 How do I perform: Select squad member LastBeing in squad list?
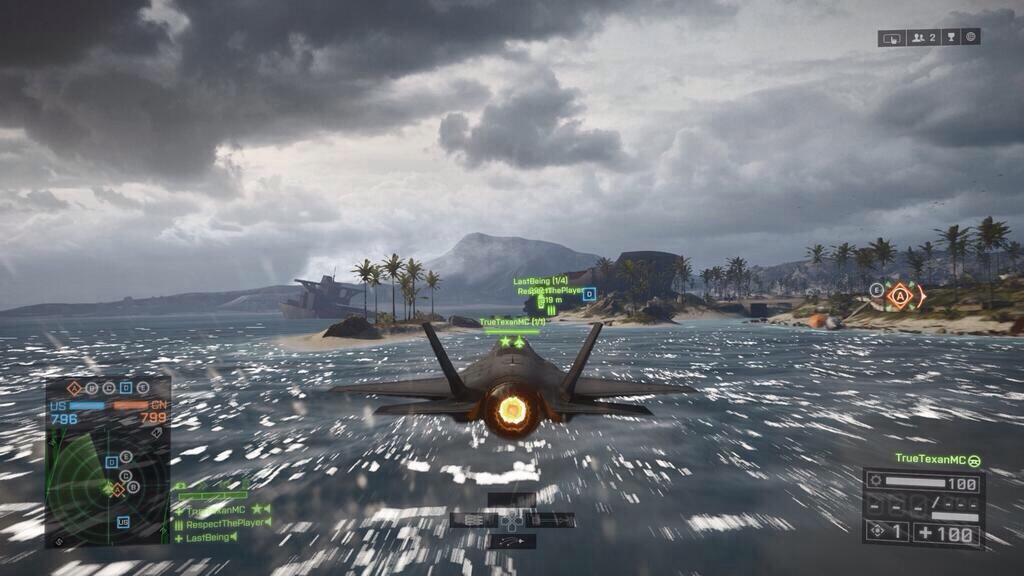[212, 537]
